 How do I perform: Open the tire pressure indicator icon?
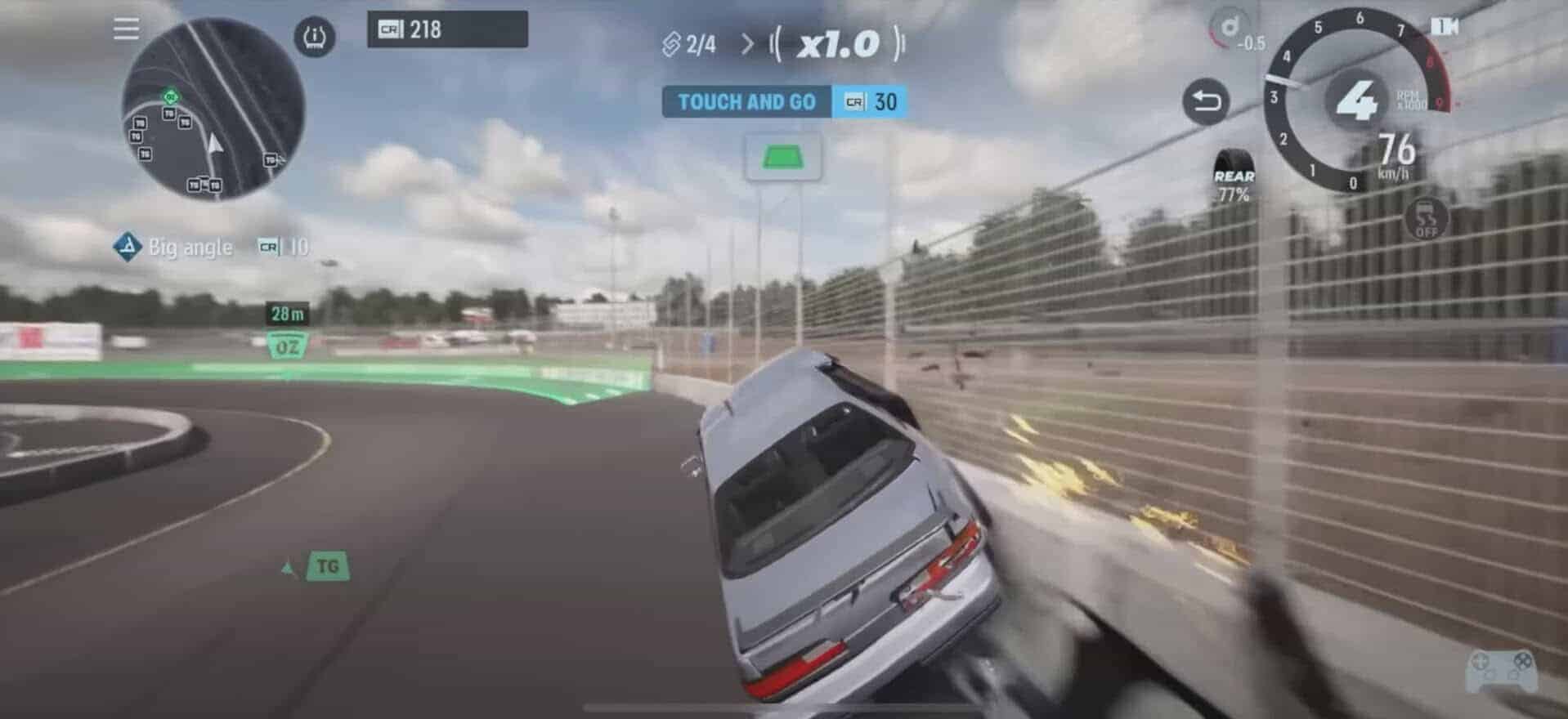pos(314,38)
